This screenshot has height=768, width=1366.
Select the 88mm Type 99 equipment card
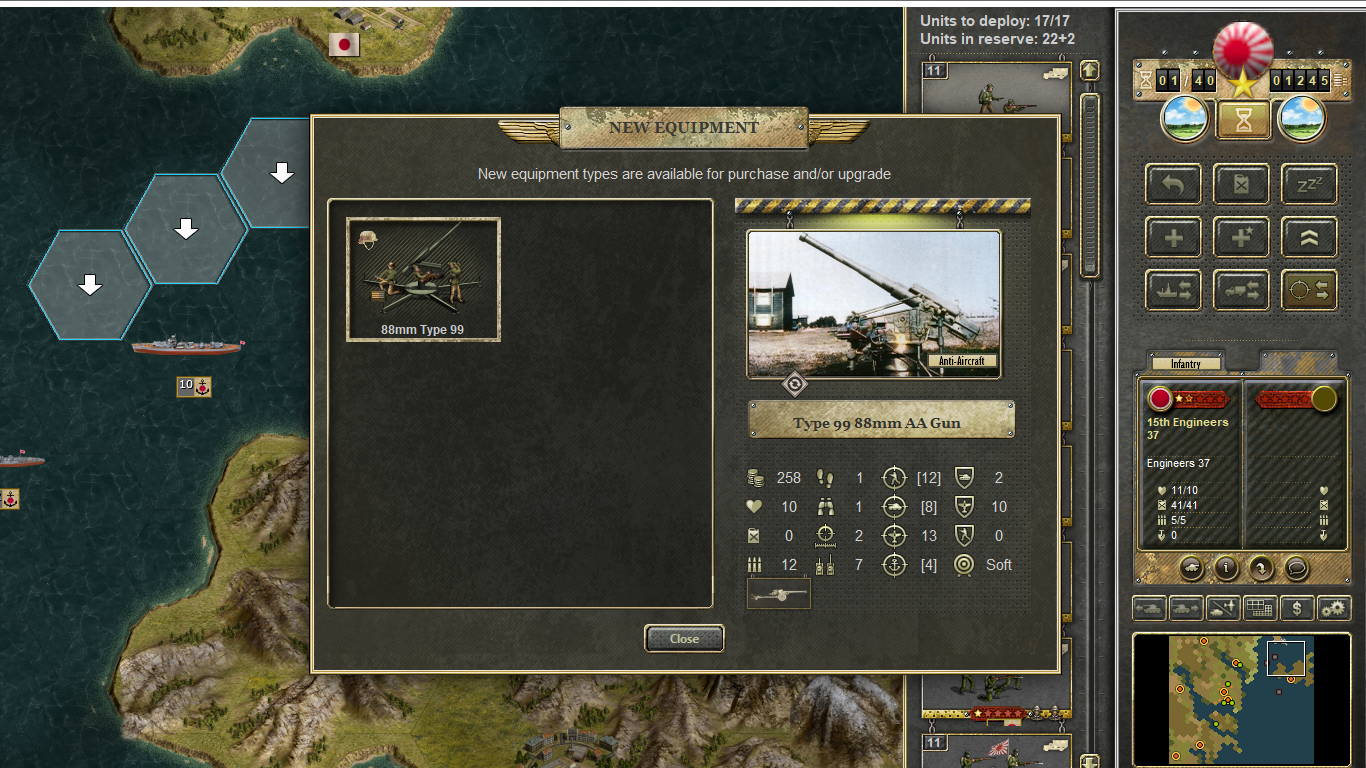(423, 279)
